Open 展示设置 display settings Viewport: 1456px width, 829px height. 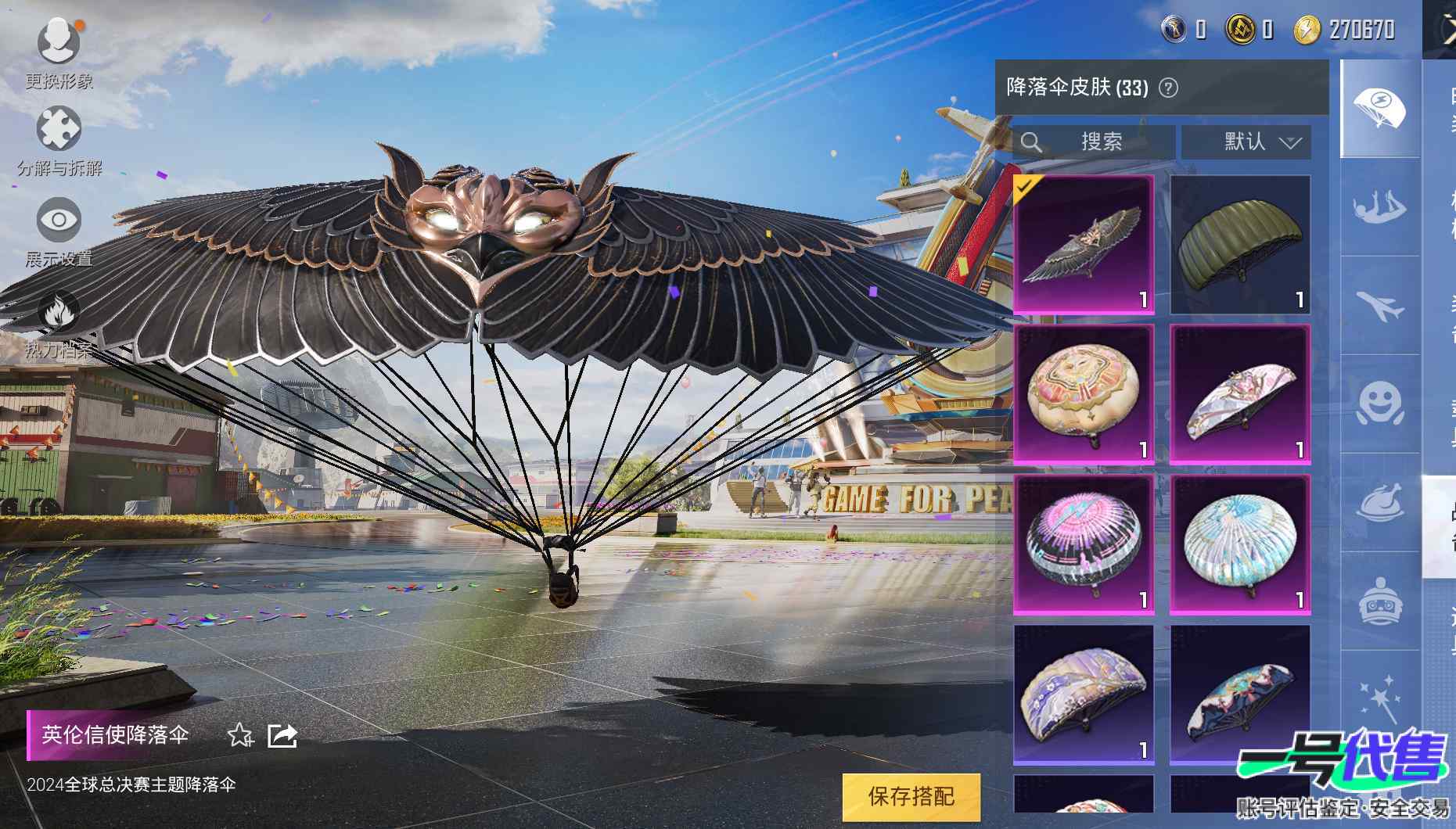pos(59,228)
